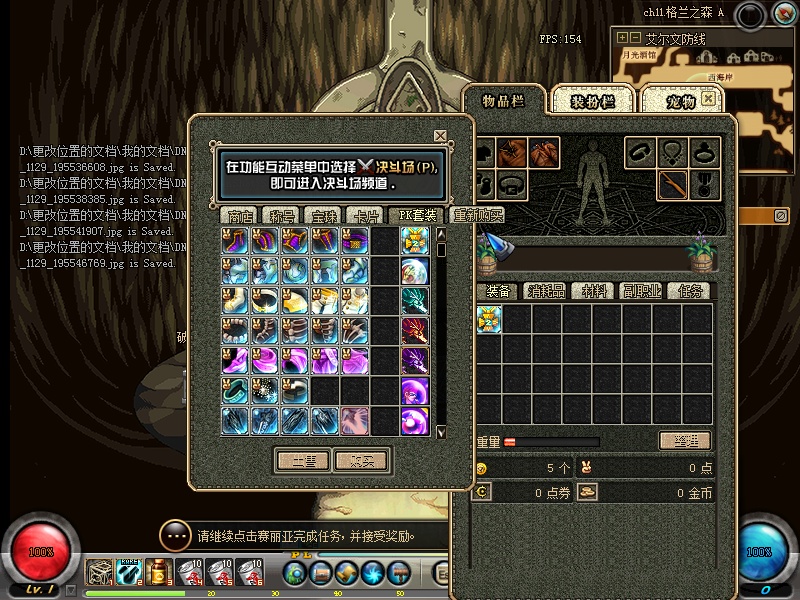This screenshot has width=800, height=600.
Task: Click the 出售 sell button
Action: [x=303, y=460]
